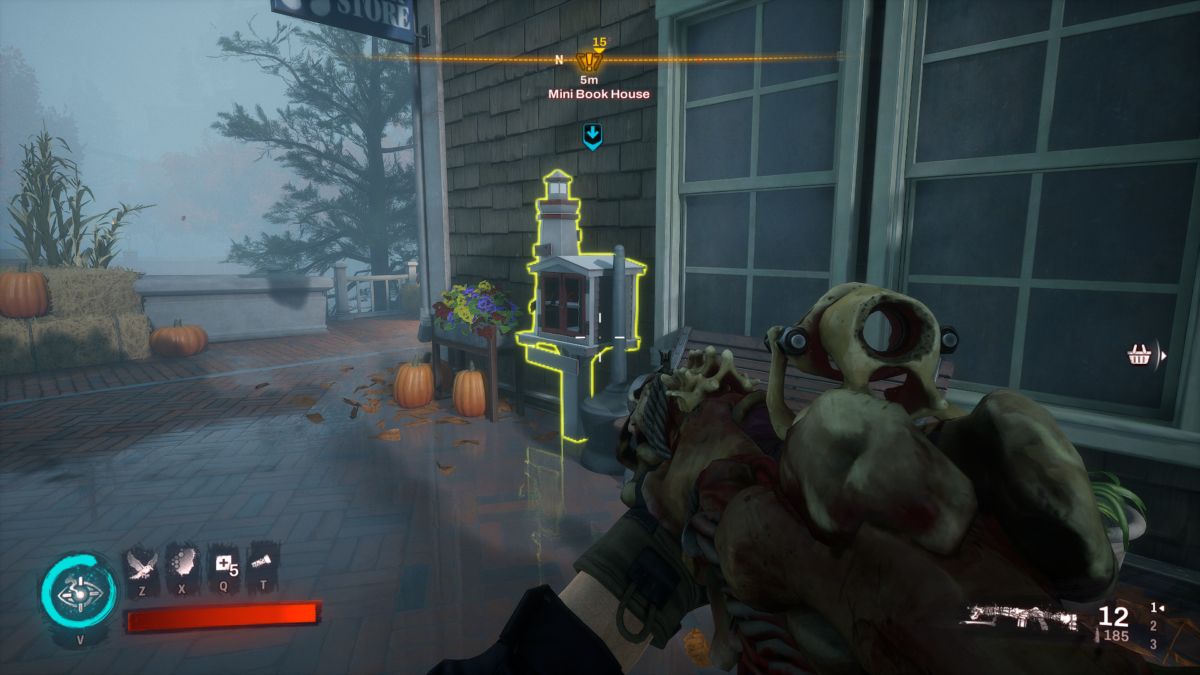This screenshot has height=675, width=1200.
Task: Click the blue down-arrow waypoint marker
Action: tap(593, 136)
